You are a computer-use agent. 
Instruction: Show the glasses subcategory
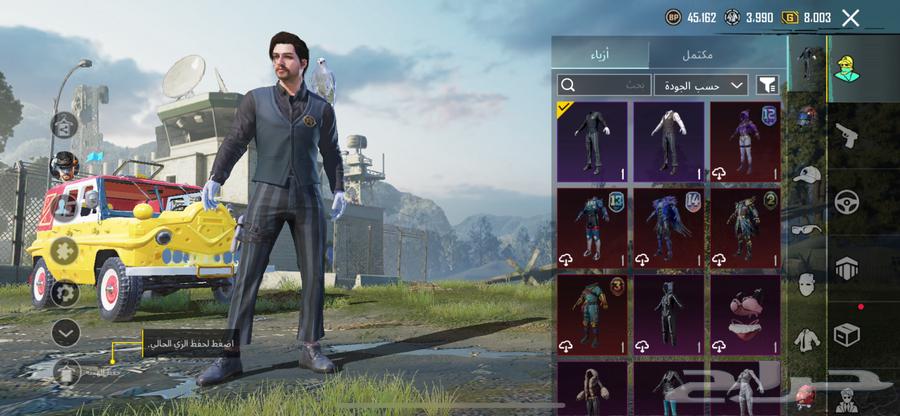[806, 228]
